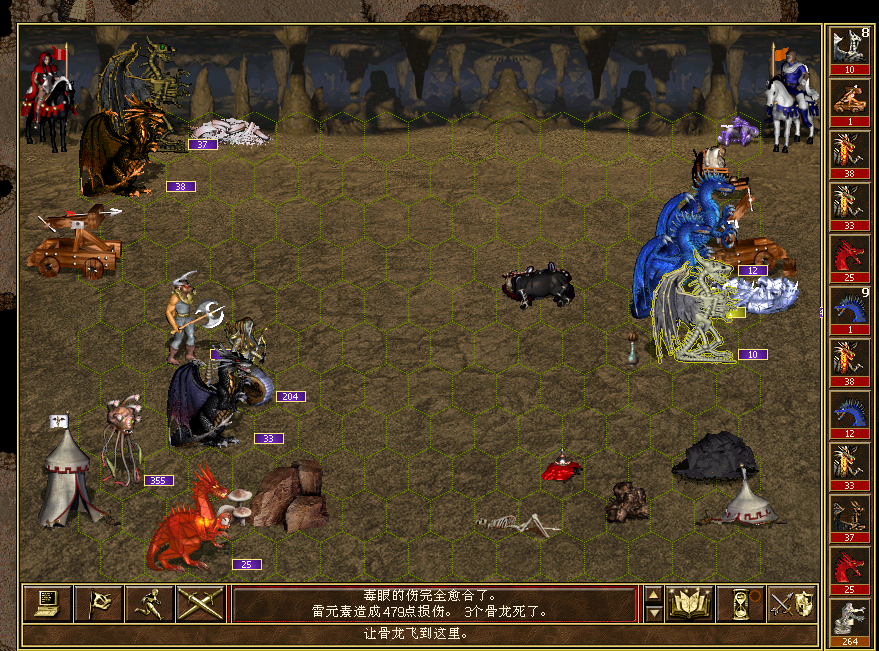Surrender the battle with the white flag button

(x=99, y=603)
